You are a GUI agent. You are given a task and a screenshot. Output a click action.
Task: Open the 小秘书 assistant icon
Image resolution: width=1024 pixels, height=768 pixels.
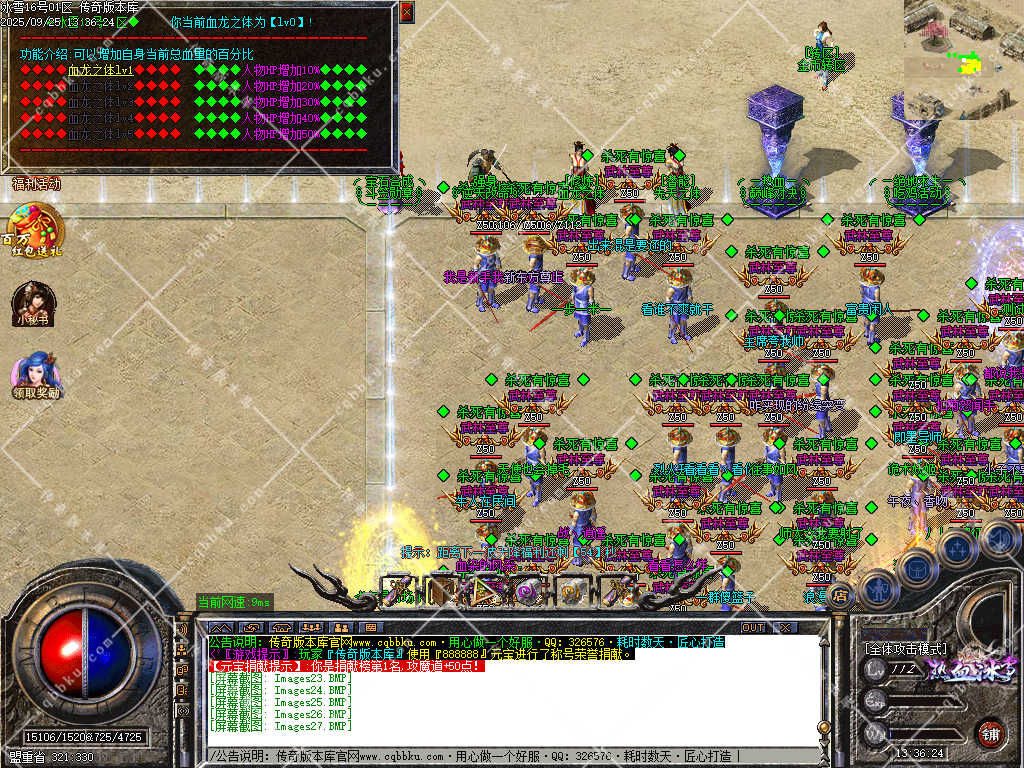[x=31, y=302]
